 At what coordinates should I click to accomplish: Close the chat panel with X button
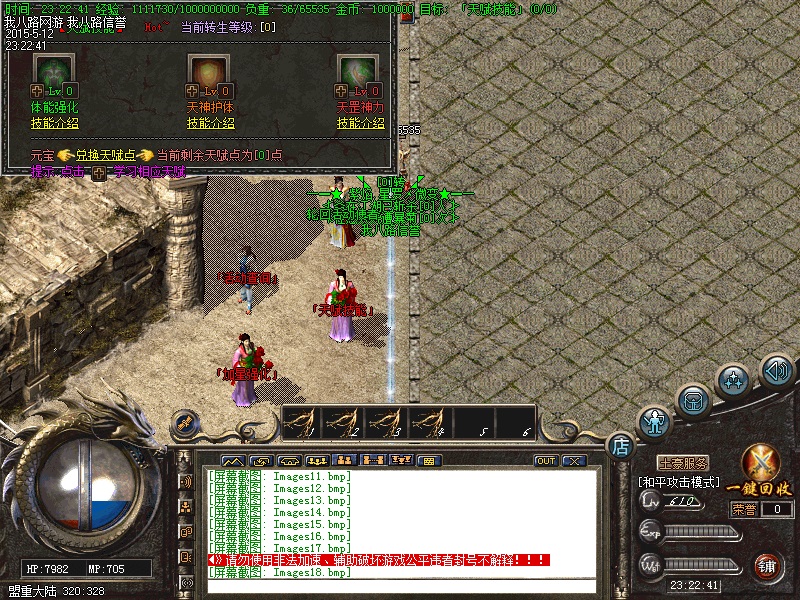(573, 461)
